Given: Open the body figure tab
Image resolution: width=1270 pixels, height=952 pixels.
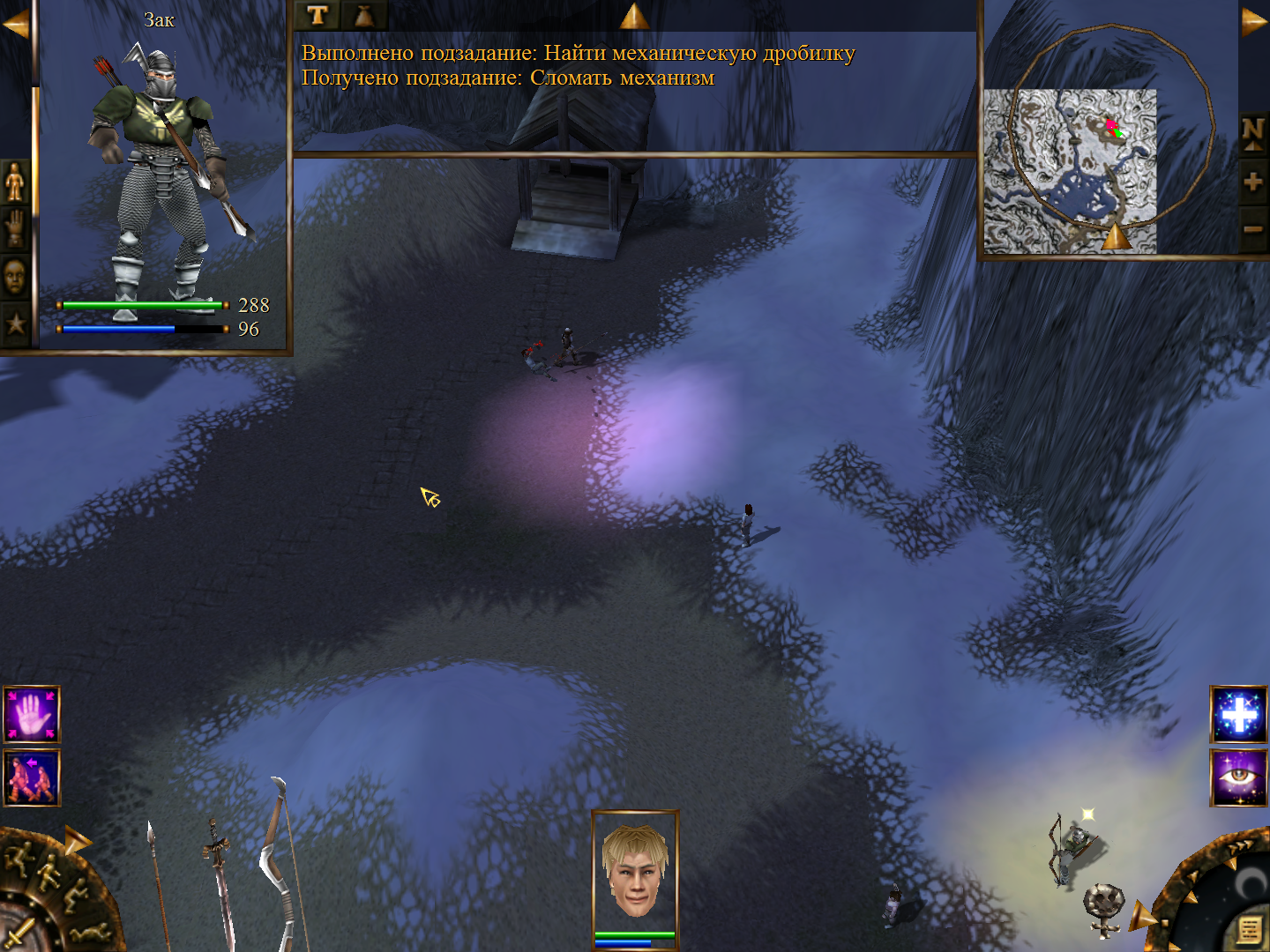Looking at the screenshot, I should click(15, 182).
